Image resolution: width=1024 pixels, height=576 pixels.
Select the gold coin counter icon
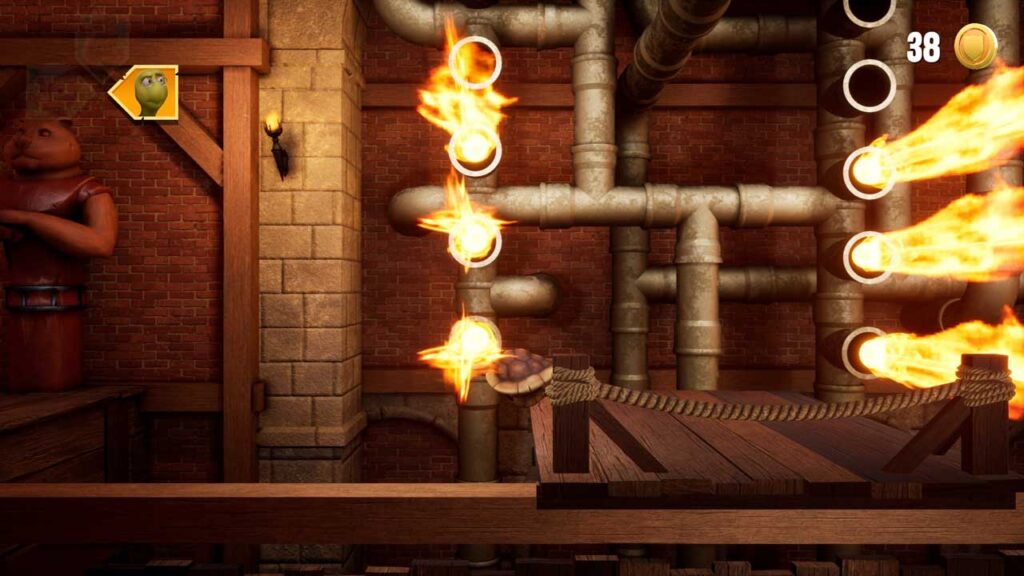pyautogui.click(x=975, y=46)
